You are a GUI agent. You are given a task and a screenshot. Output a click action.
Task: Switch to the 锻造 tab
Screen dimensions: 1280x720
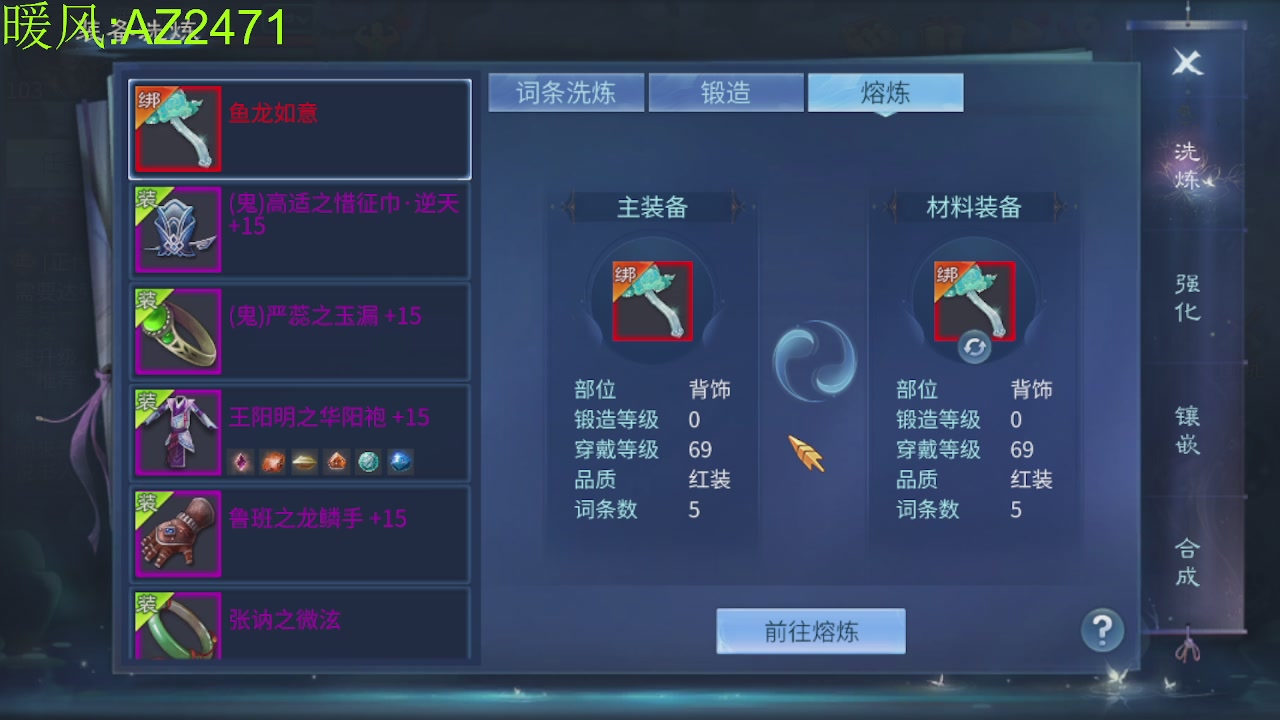coord(726,91)
